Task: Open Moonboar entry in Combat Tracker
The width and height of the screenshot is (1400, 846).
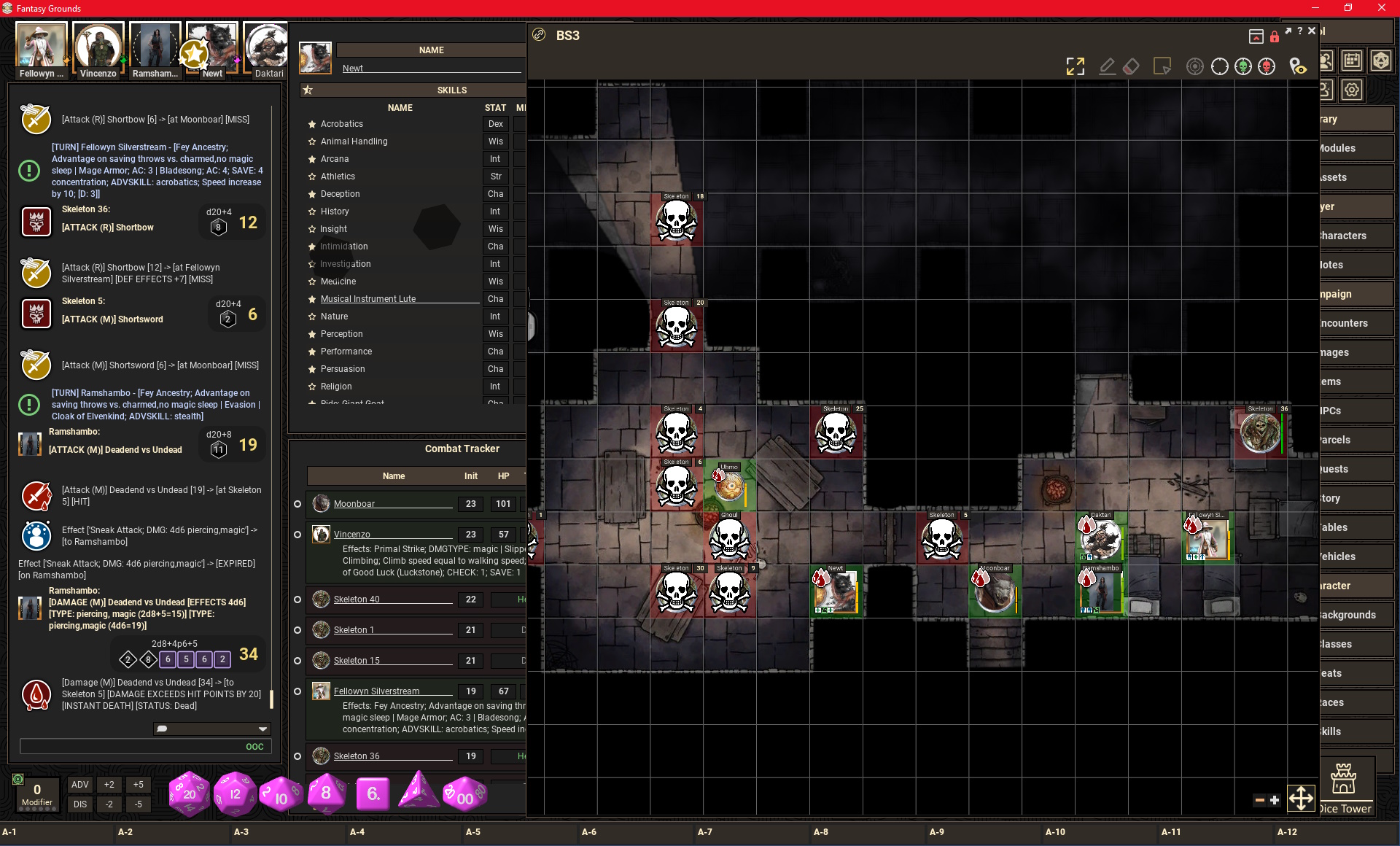Action: pyautogui.click(x=354, y=504)
